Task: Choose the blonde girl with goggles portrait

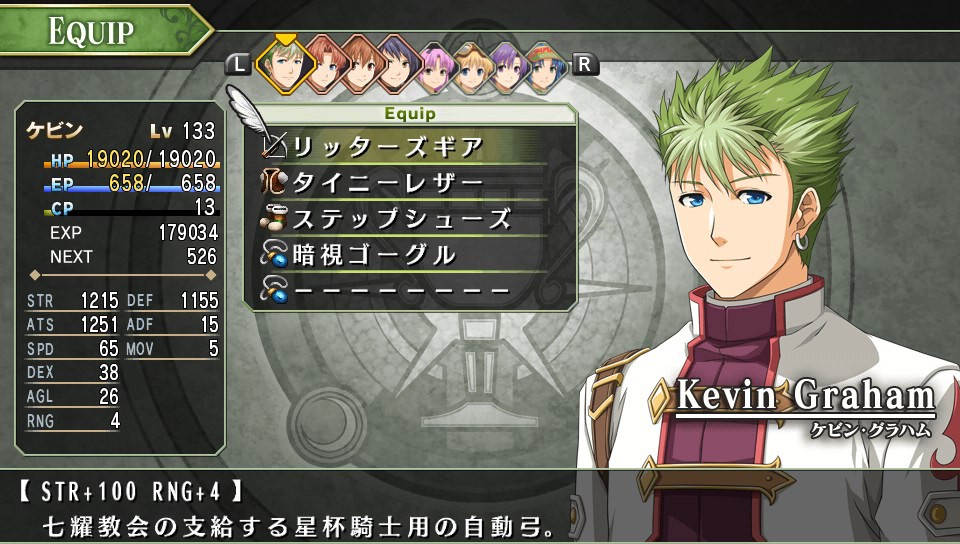Action: [473, 65]
